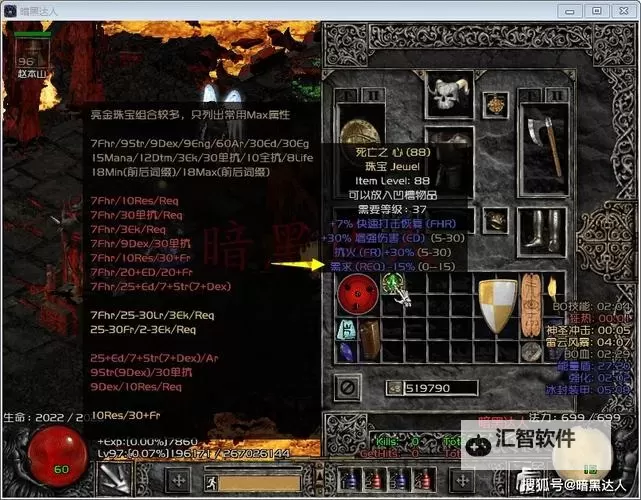Pick up the white and yellow shield
This screenshot has height=500, width=641.
[497, 304]
